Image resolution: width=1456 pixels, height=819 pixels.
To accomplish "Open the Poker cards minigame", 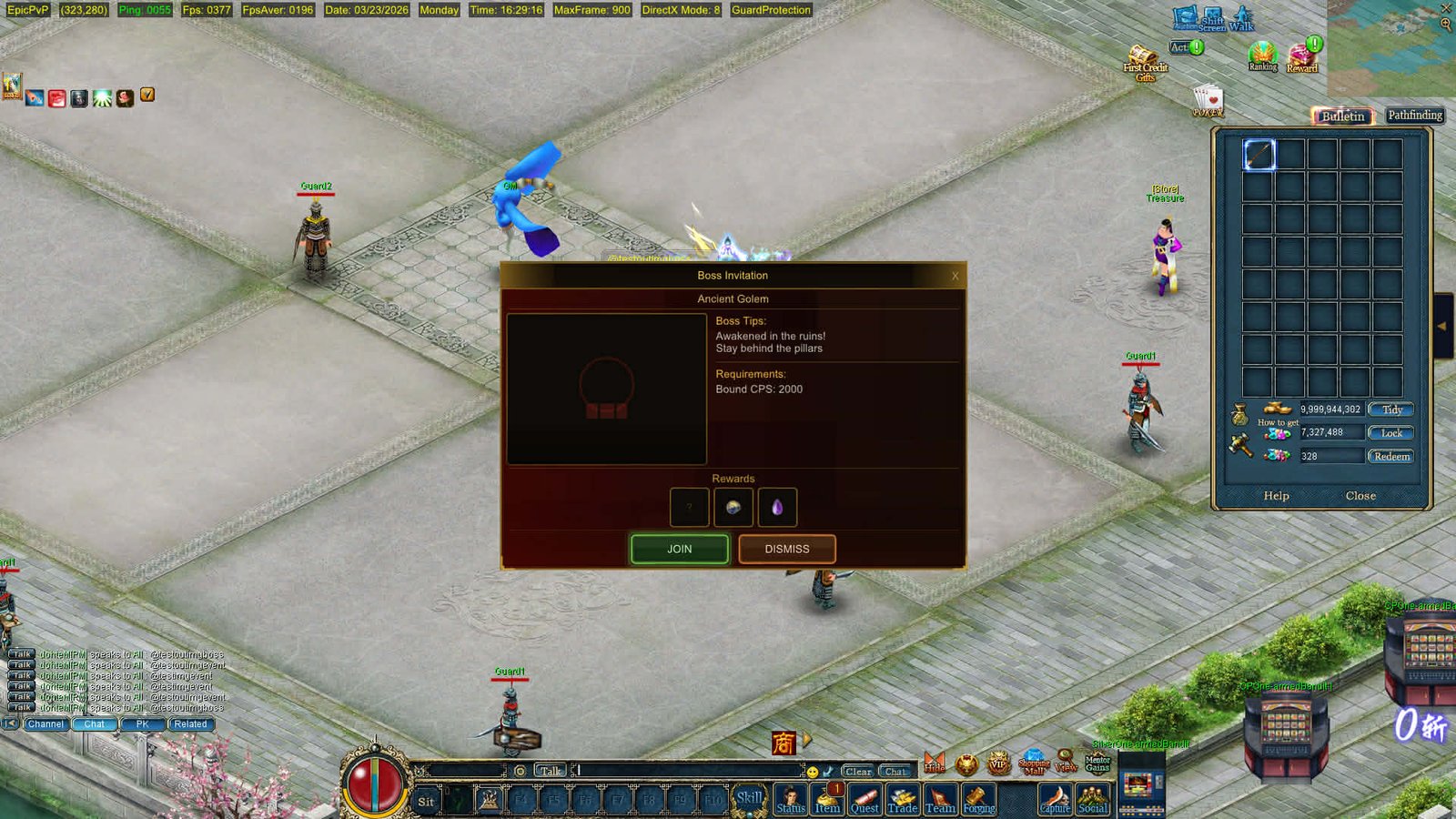I will pos(1208,100).
